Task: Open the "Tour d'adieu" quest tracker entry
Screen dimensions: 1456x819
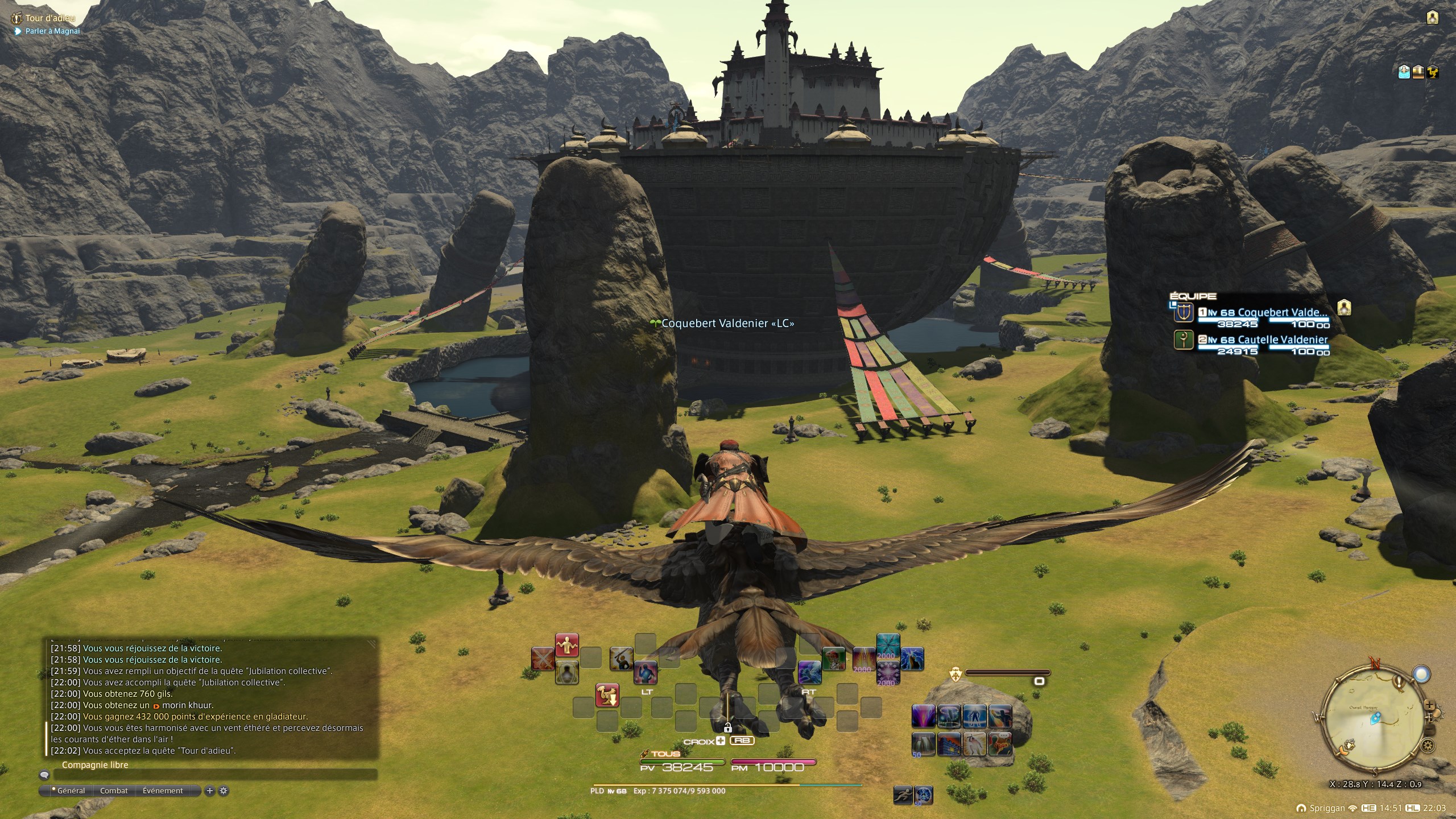Action: tap(50, 18)
